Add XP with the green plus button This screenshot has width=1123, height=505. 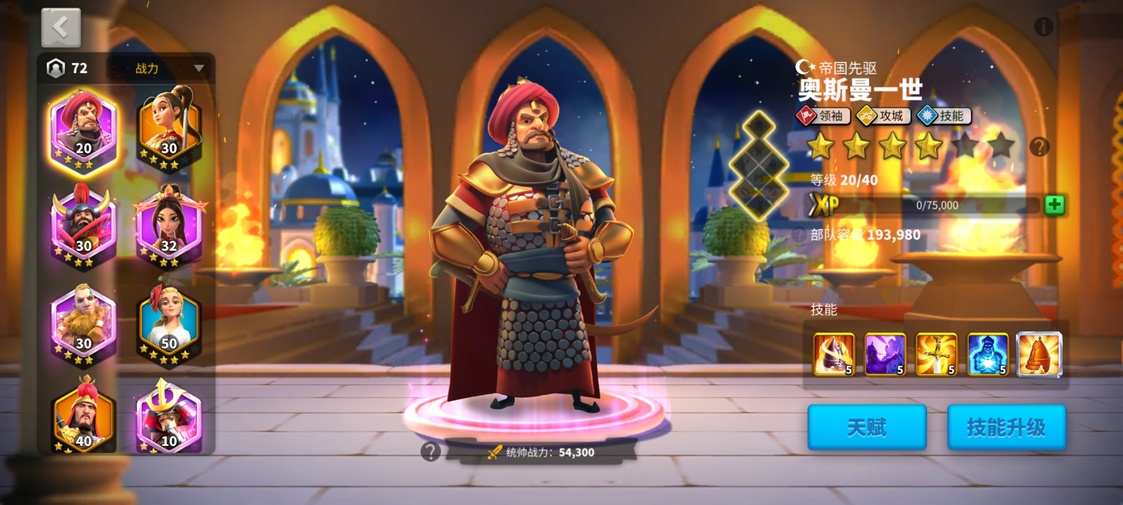pyautogui.click(x=1054, y=205)
